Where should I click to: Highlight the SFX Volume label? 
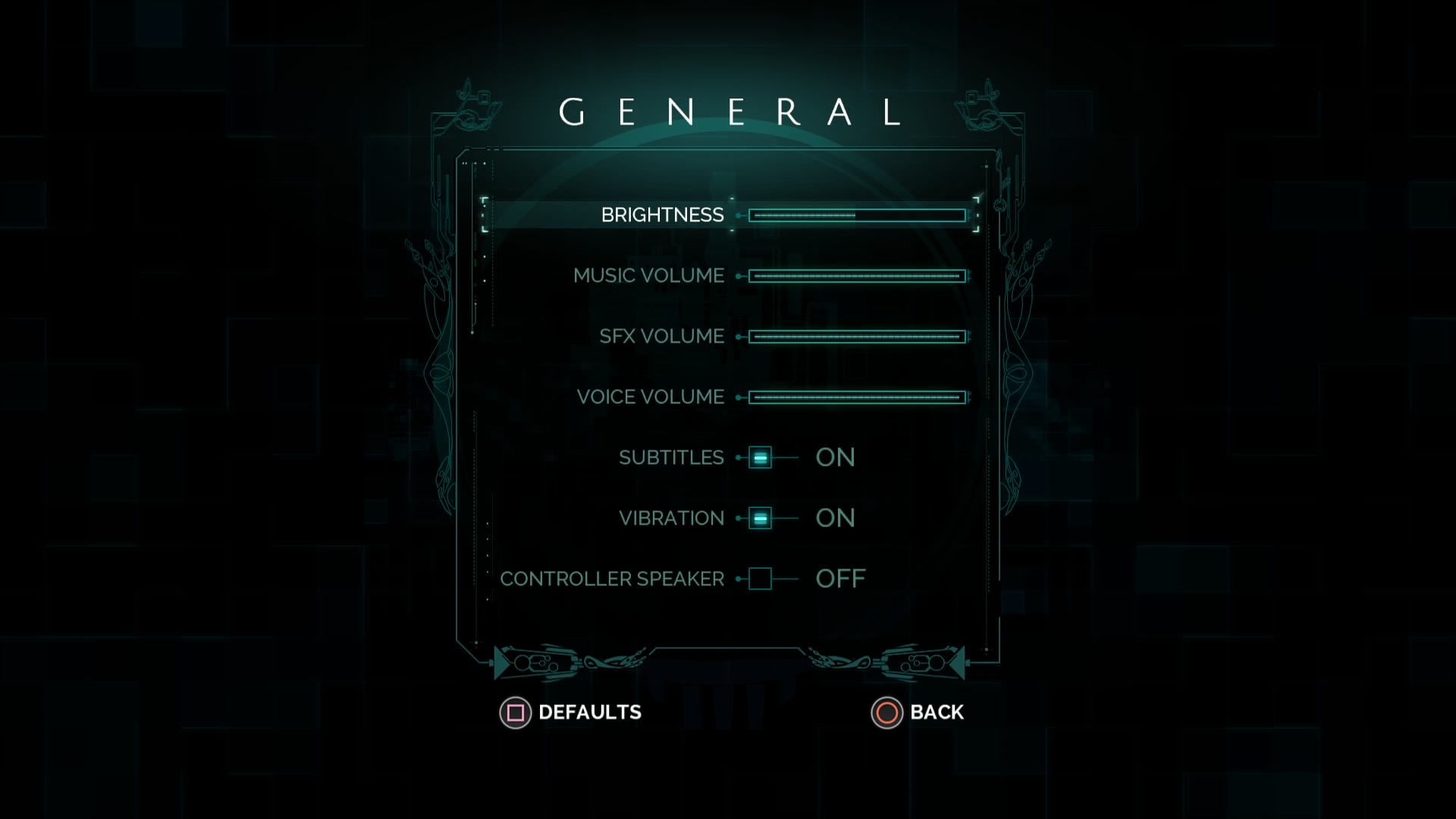click(661, 337)
